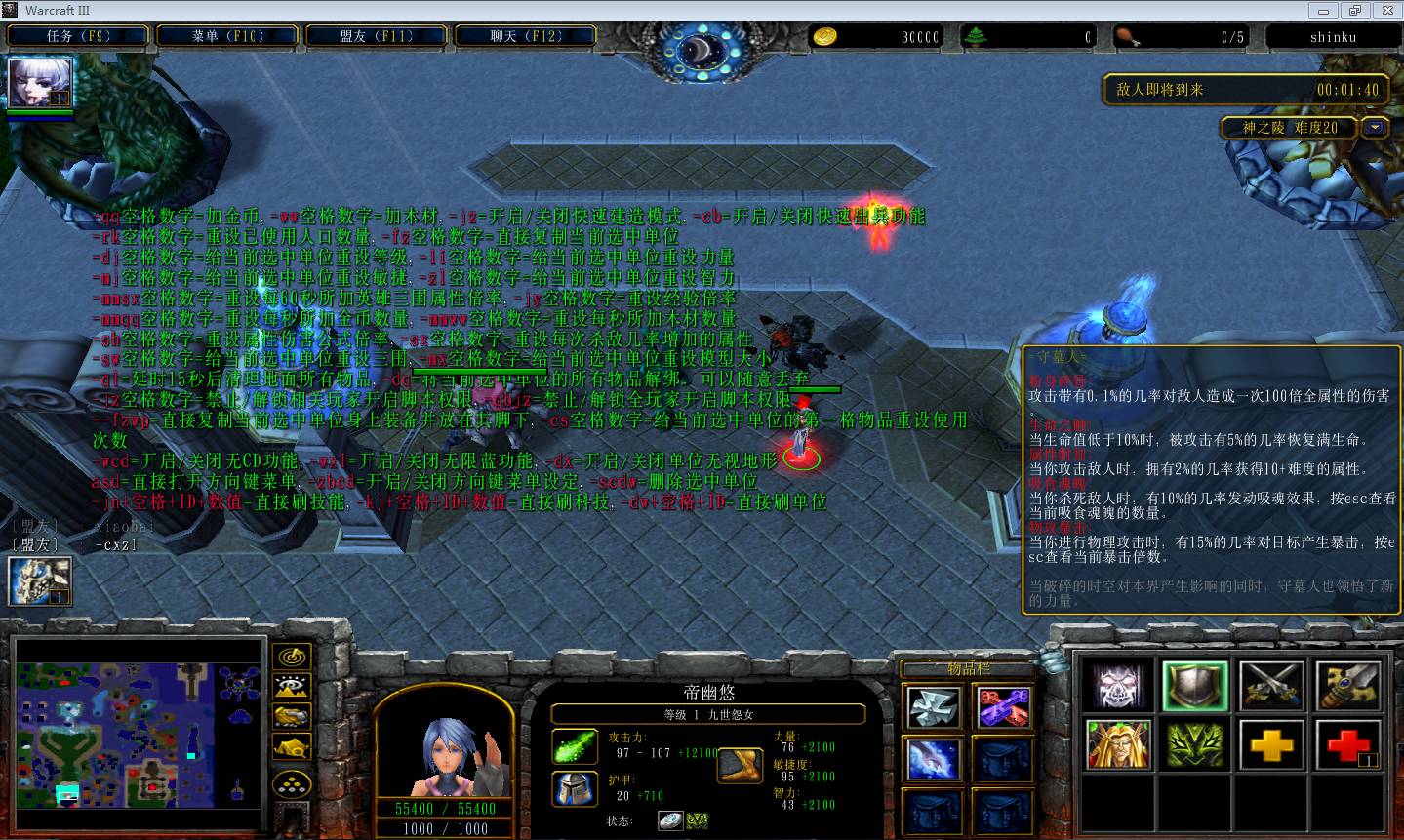Click the crossed swords attack command
This screenshot has height=840, width=1404.
click(x=1271, y=686)
